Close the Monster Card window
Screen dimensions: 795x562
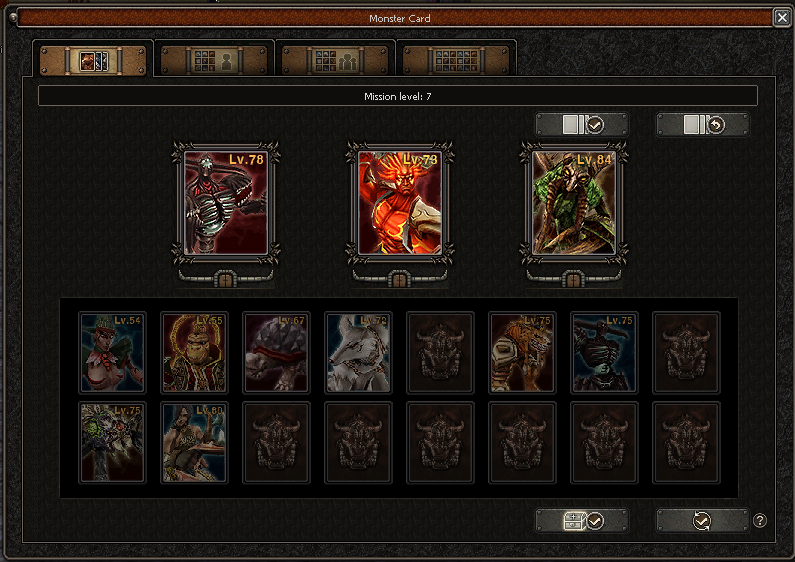pyautogui.click(x=782, y=17)
